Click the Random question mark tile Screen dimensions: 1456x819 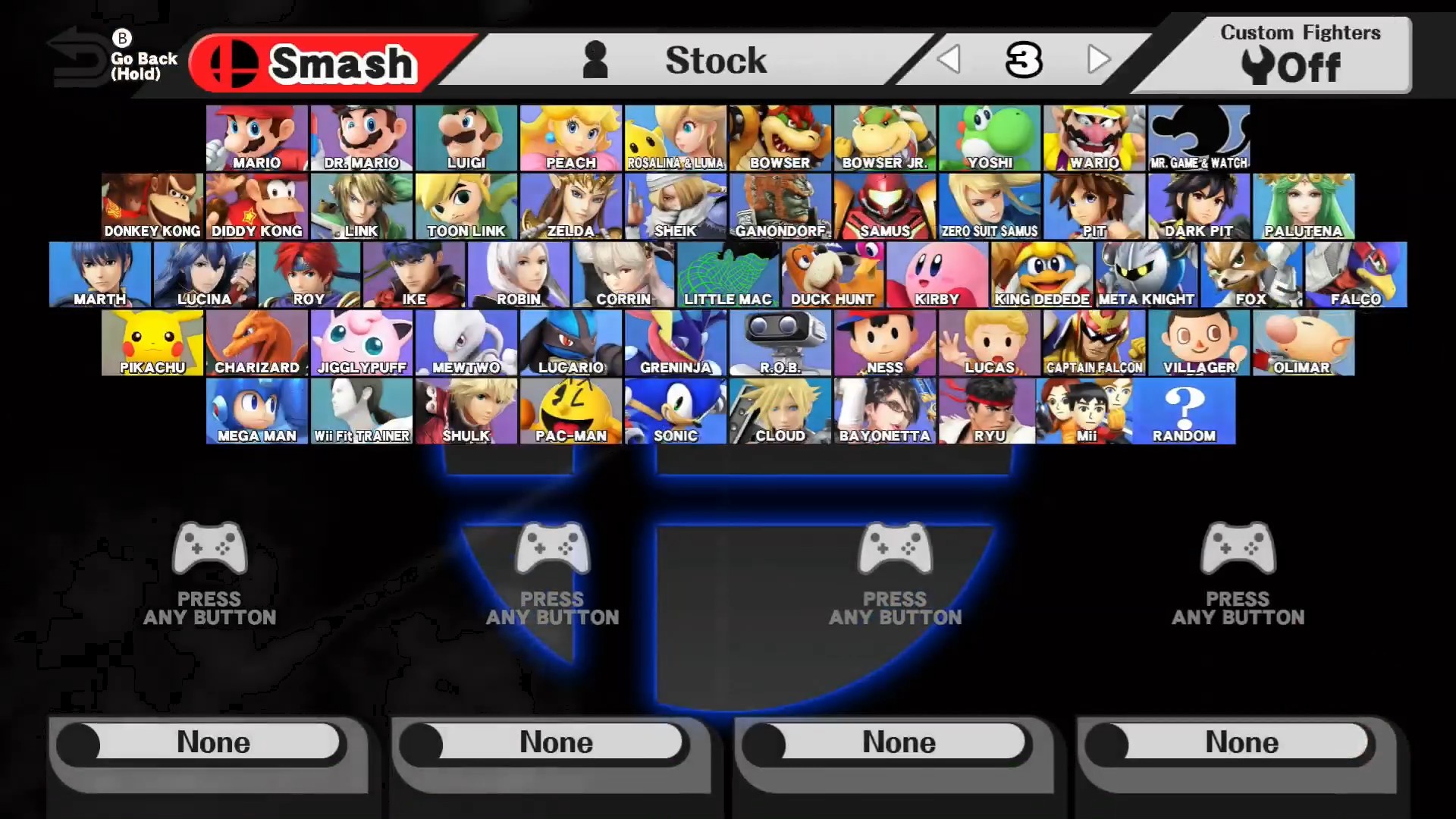point(1184,409)
